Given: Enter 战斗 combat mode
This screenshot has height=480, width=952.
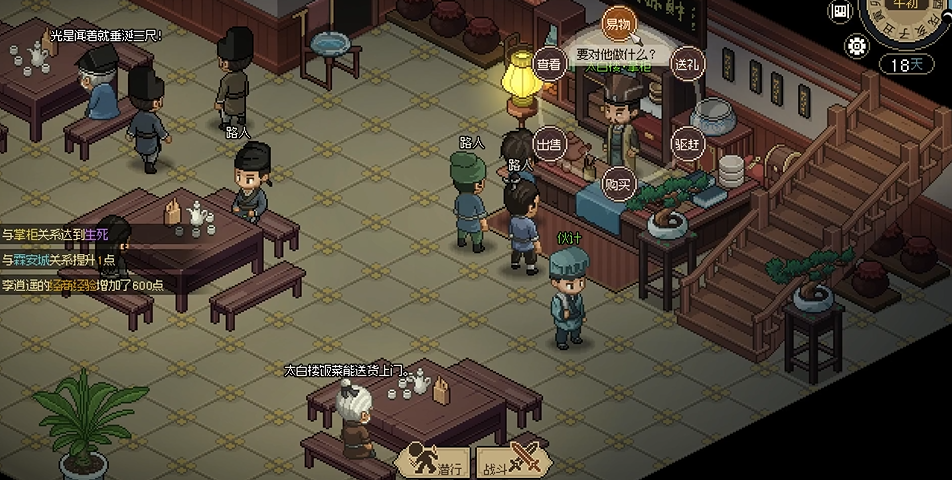Looking at the screenshot, I should pos(510,461).
